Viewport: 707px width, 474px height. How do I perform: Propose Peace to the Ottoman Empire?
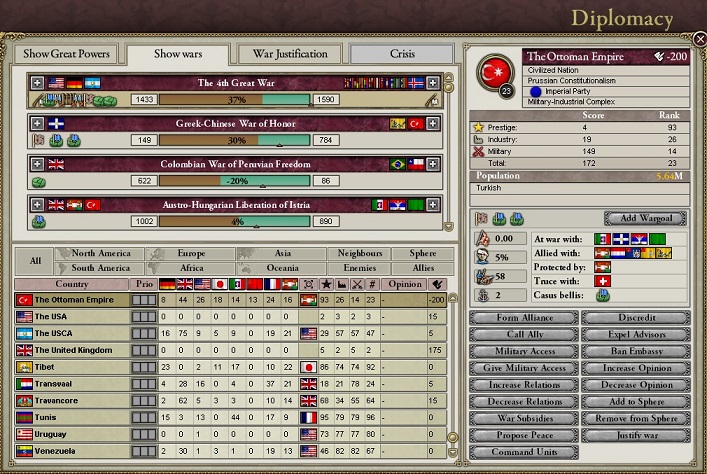click(x=523, y=436)
